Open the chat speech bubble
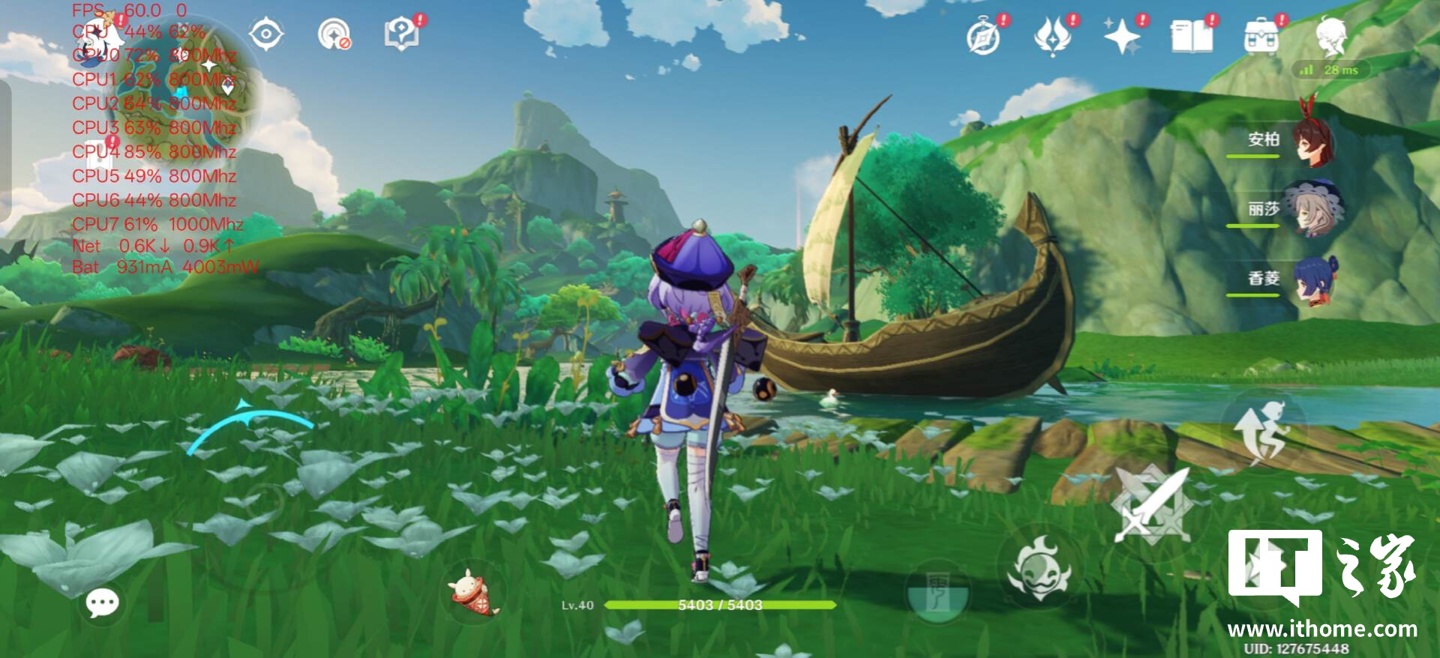The width and height of the screenshot is (1440, 658). [102, 602]
